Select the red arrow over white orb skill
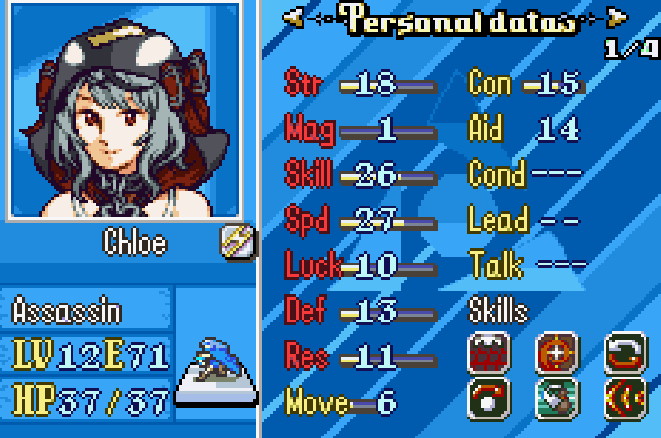 point(489,397)
